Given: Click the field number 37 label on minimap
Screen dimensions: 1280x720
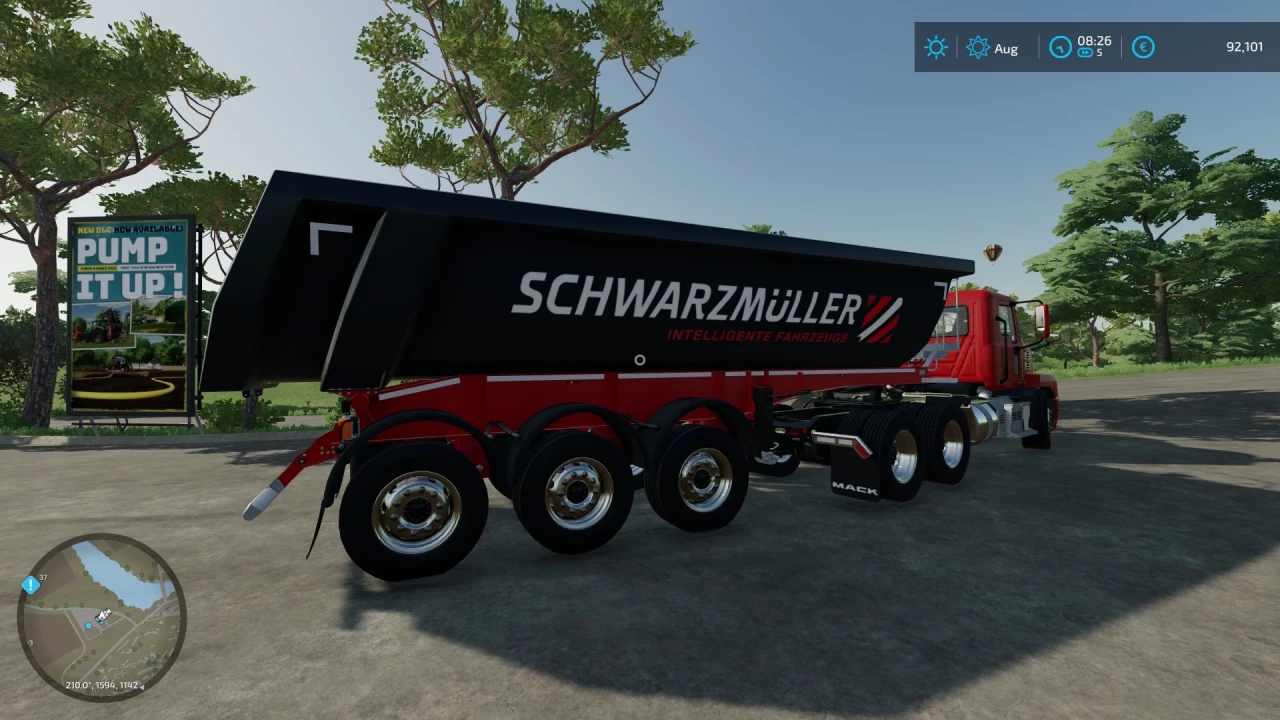Looking at the screenshot, I should [43, 577].
